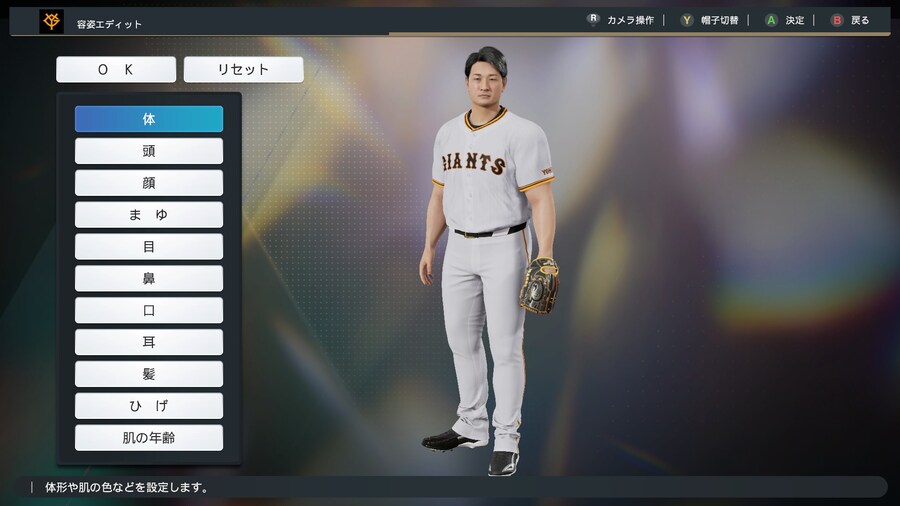Image resolution: width=900 pixels, height=506 pixels.
Task: Choose the 鼻 nose option
Action: pos(149,279)
